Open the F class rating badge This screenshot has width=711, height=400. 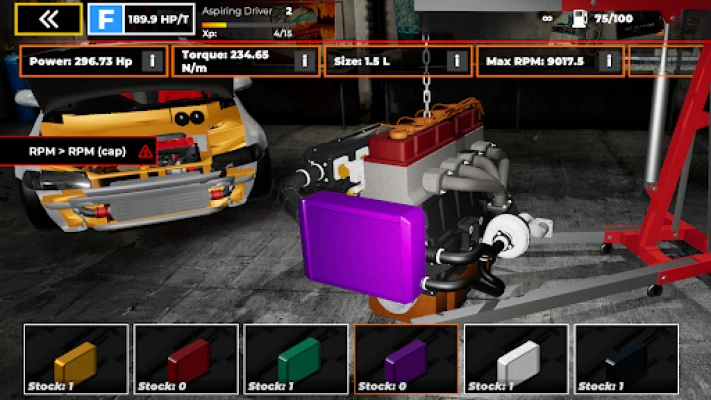click(105, 18)
